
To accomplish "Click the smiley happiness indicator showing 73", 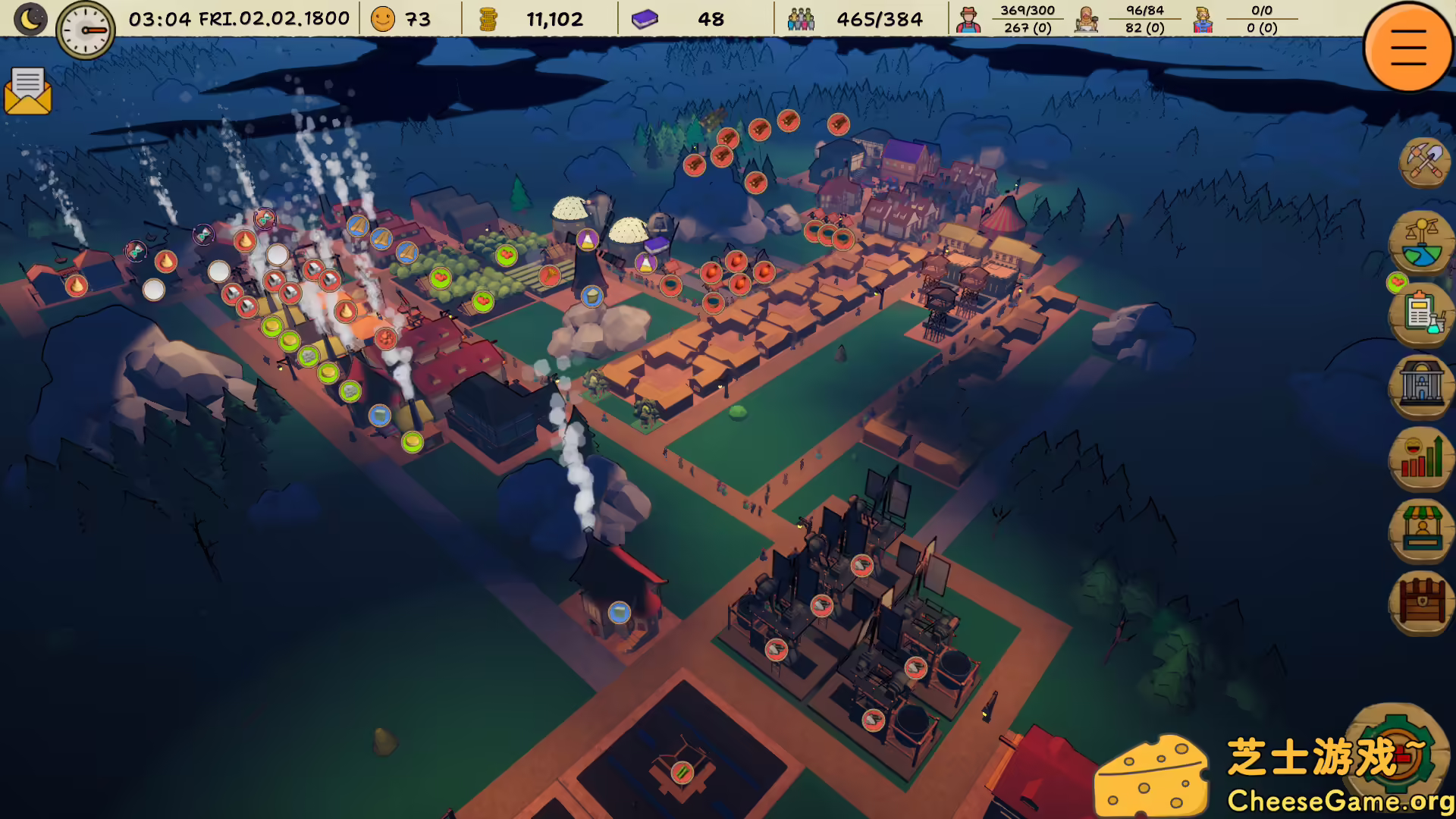I will pos(381,19).
